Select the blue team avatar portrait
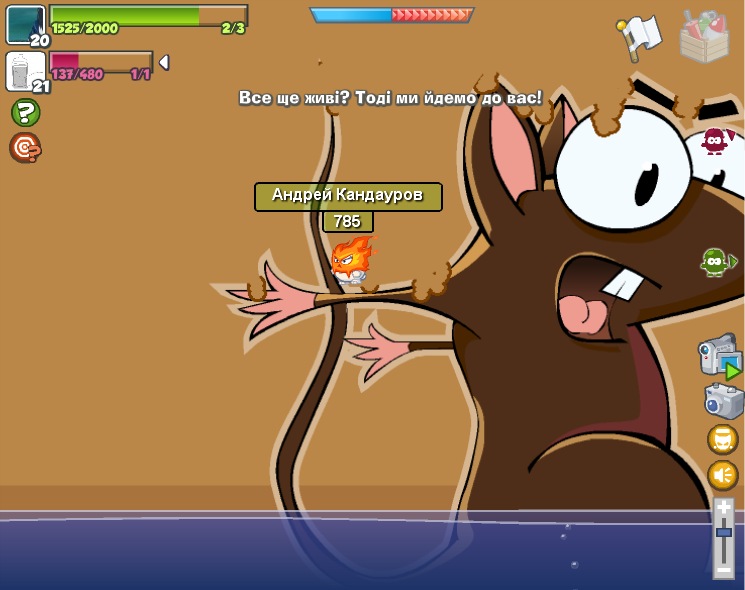The height and width of the screenshot is (590, 745). tap(25, 24)
